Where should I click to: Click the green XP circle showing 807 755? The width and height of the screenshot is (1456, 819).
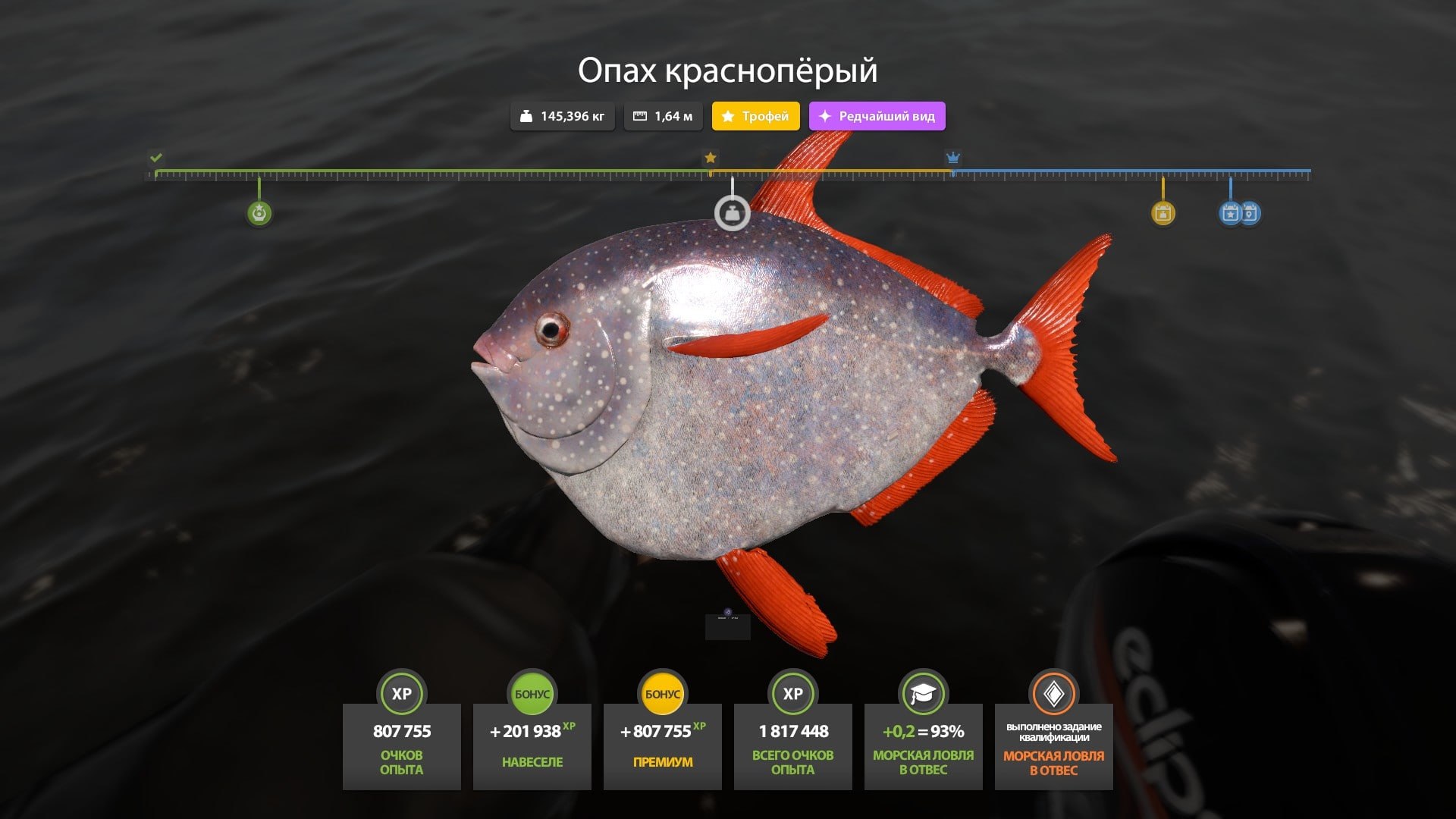[401, 692]
